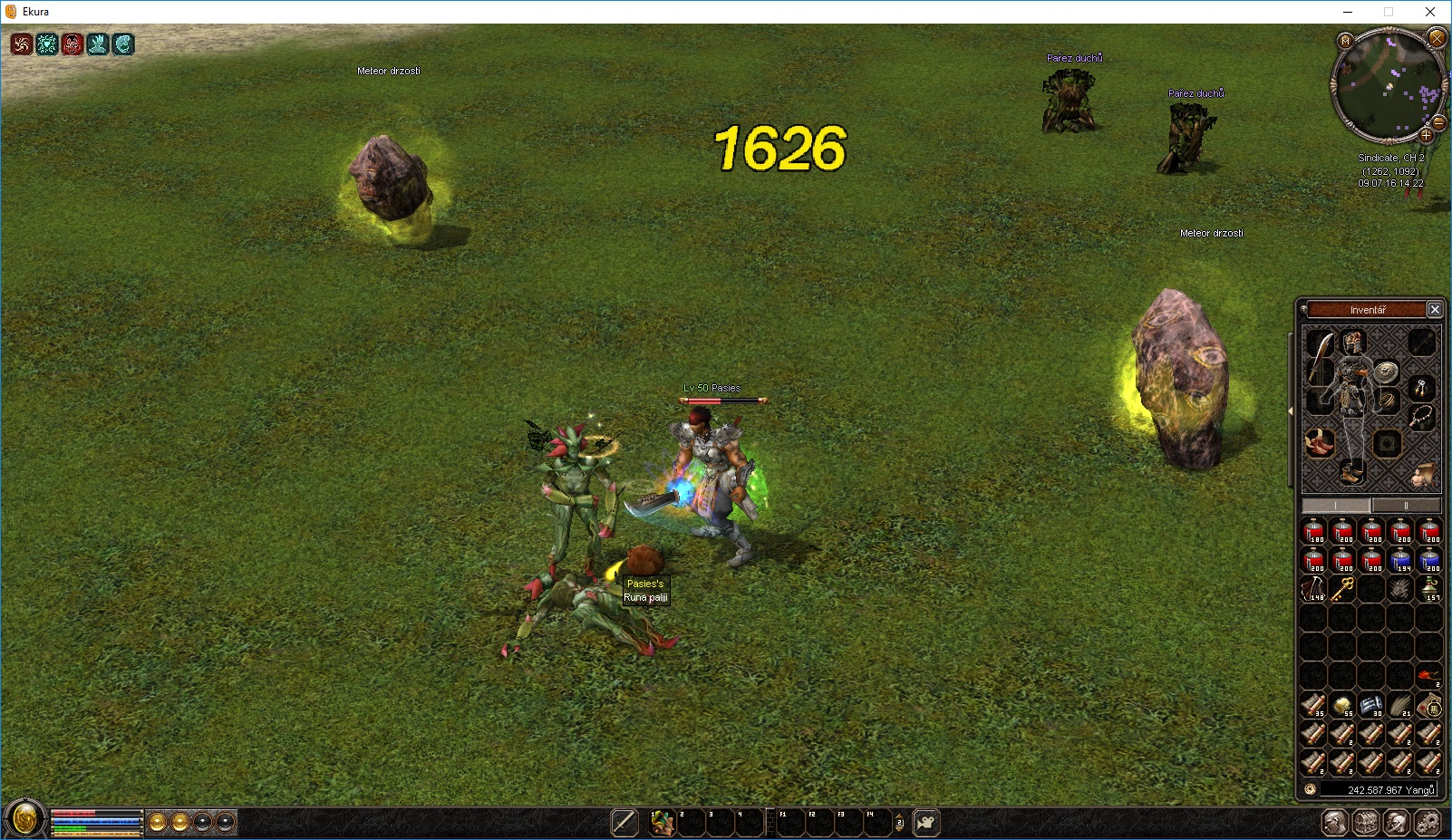Toggle the camera mode button
This screenshot has width=1452, height=840.
point(925,823)
